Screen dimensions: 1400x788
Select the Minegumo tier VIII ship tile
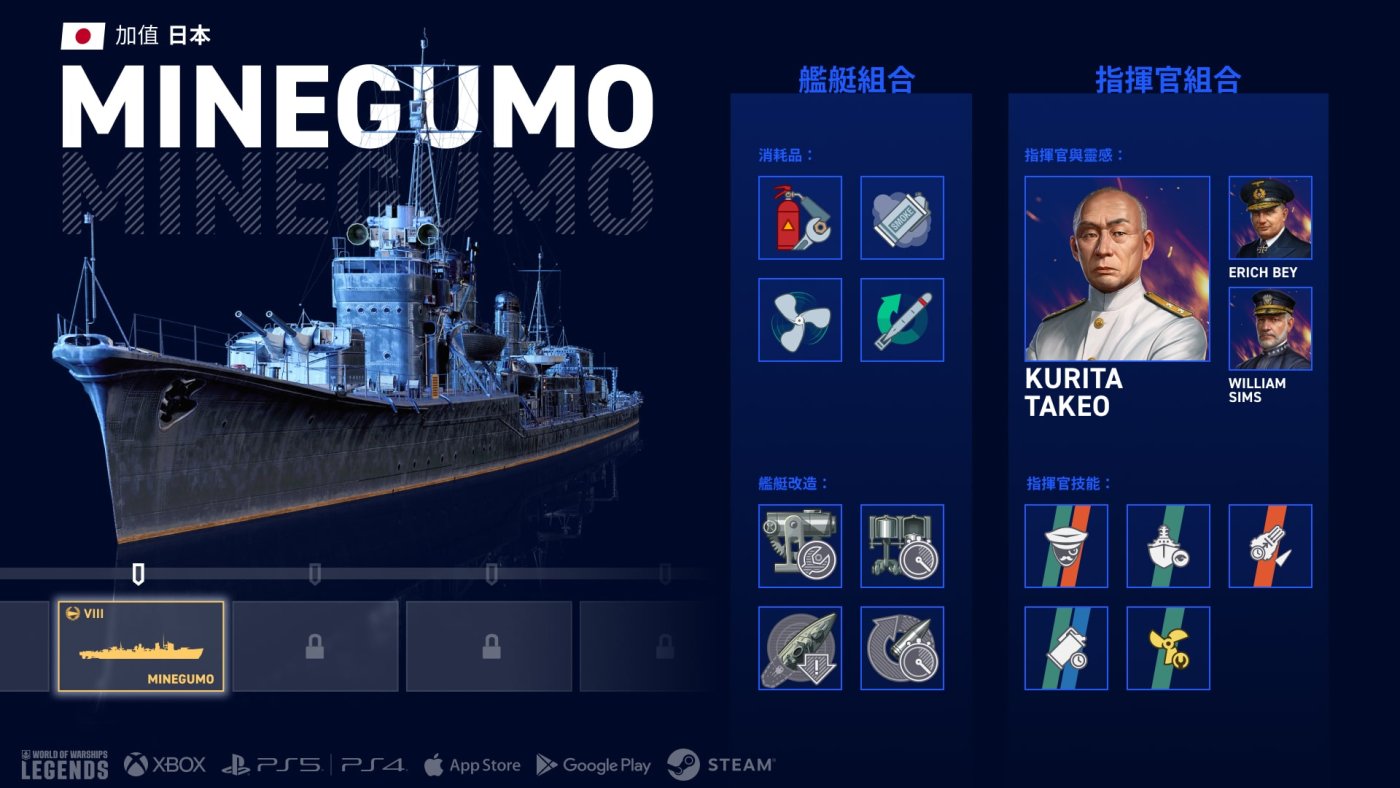(141, 647)
